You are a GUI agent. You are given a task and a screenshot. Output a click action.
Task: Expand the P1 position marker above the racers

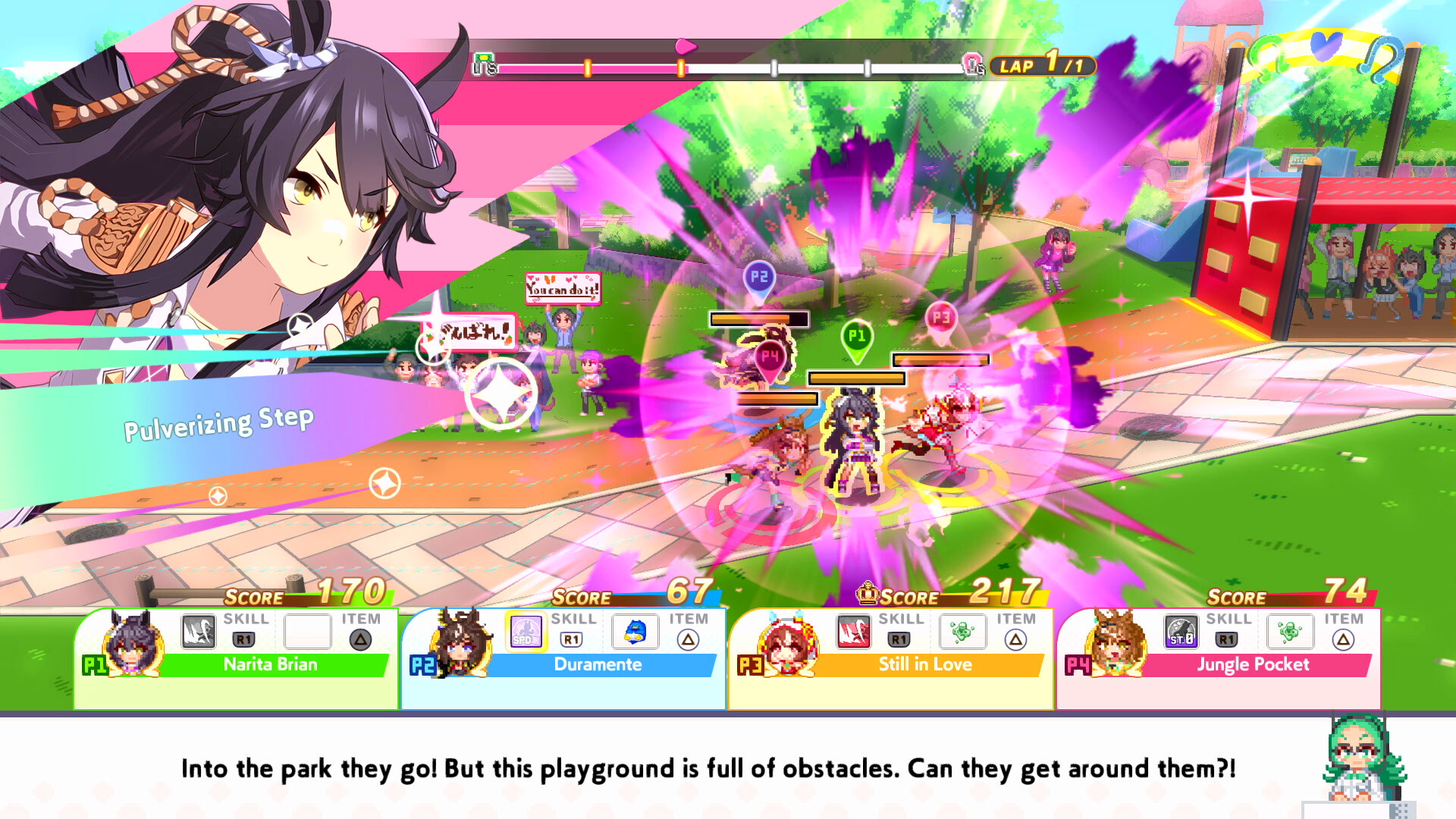click(x=858, y=334)
